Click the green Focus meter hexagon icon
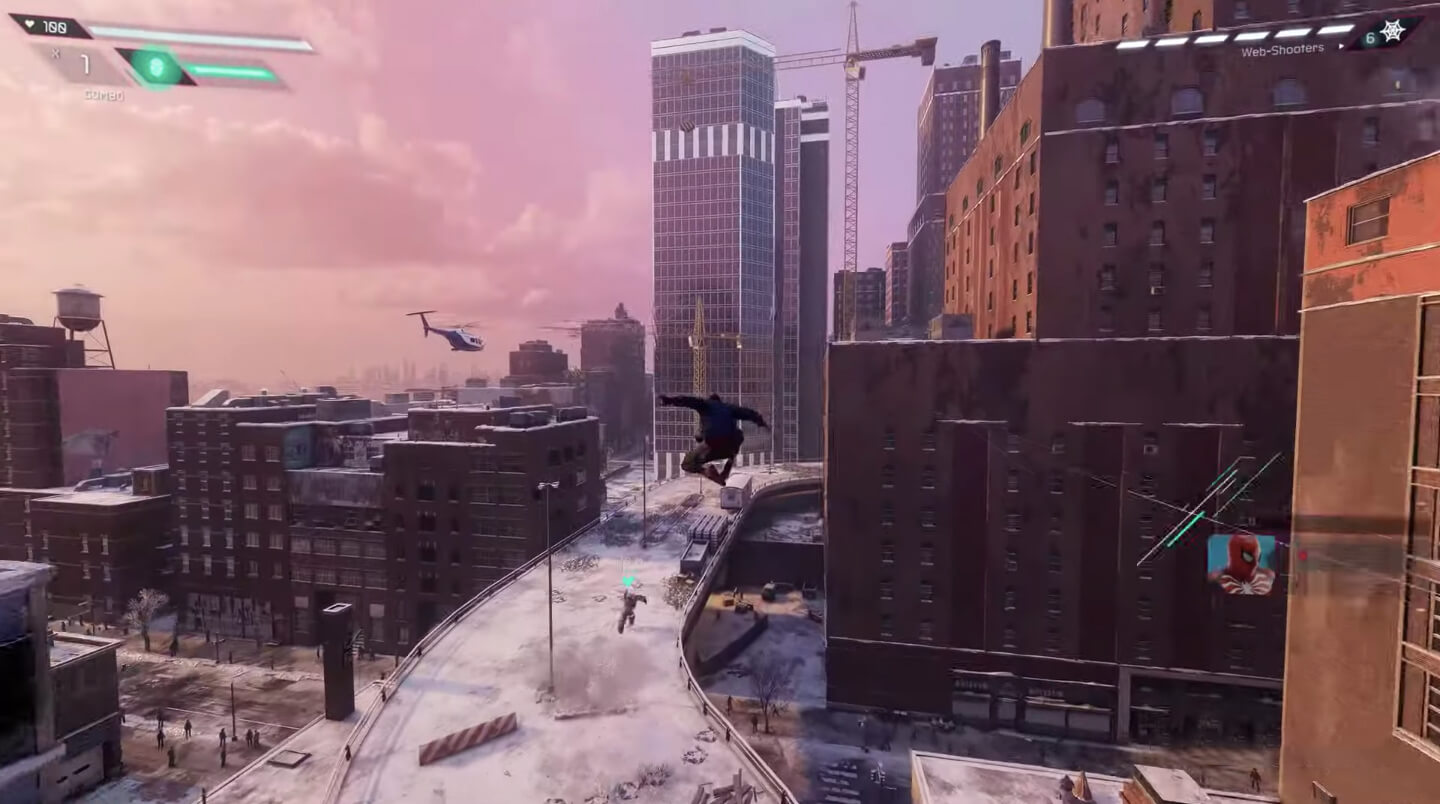 pyautogui.click(x=155, y=65)
